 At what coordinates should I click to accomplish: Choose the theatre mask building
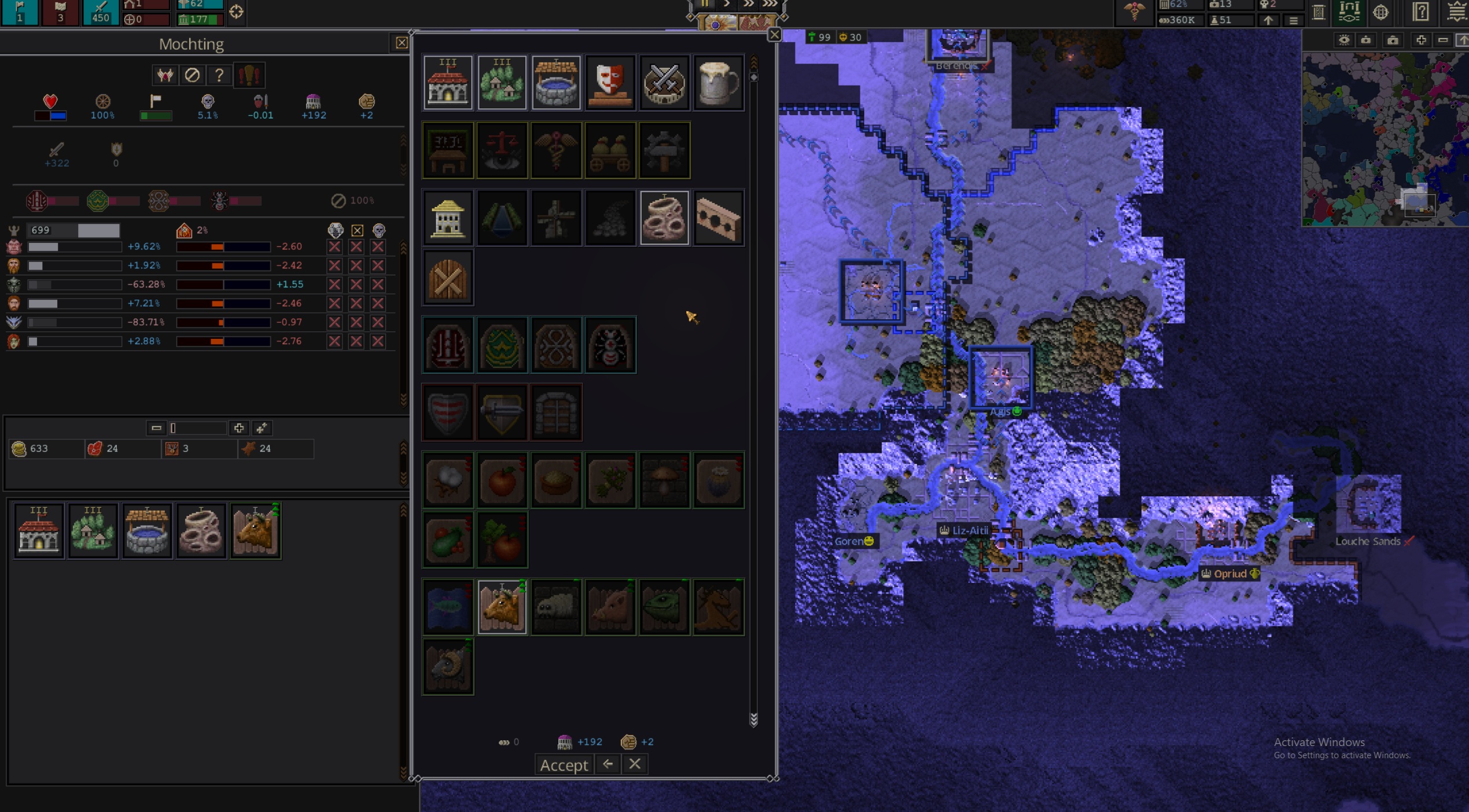[x=610, y=83]
